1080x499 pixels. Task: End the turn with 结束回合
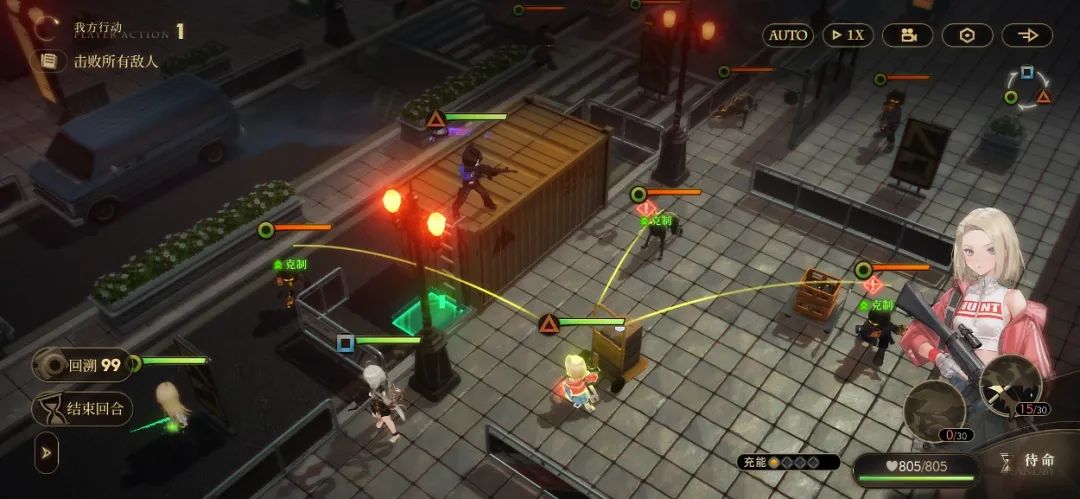[83, 408]
